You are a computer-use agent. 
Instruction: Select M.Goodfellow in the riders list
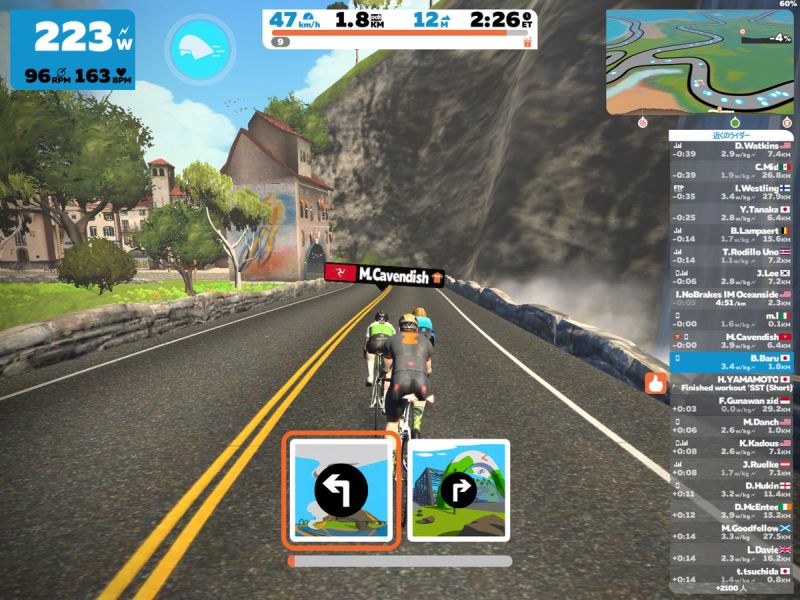[732, 532]
